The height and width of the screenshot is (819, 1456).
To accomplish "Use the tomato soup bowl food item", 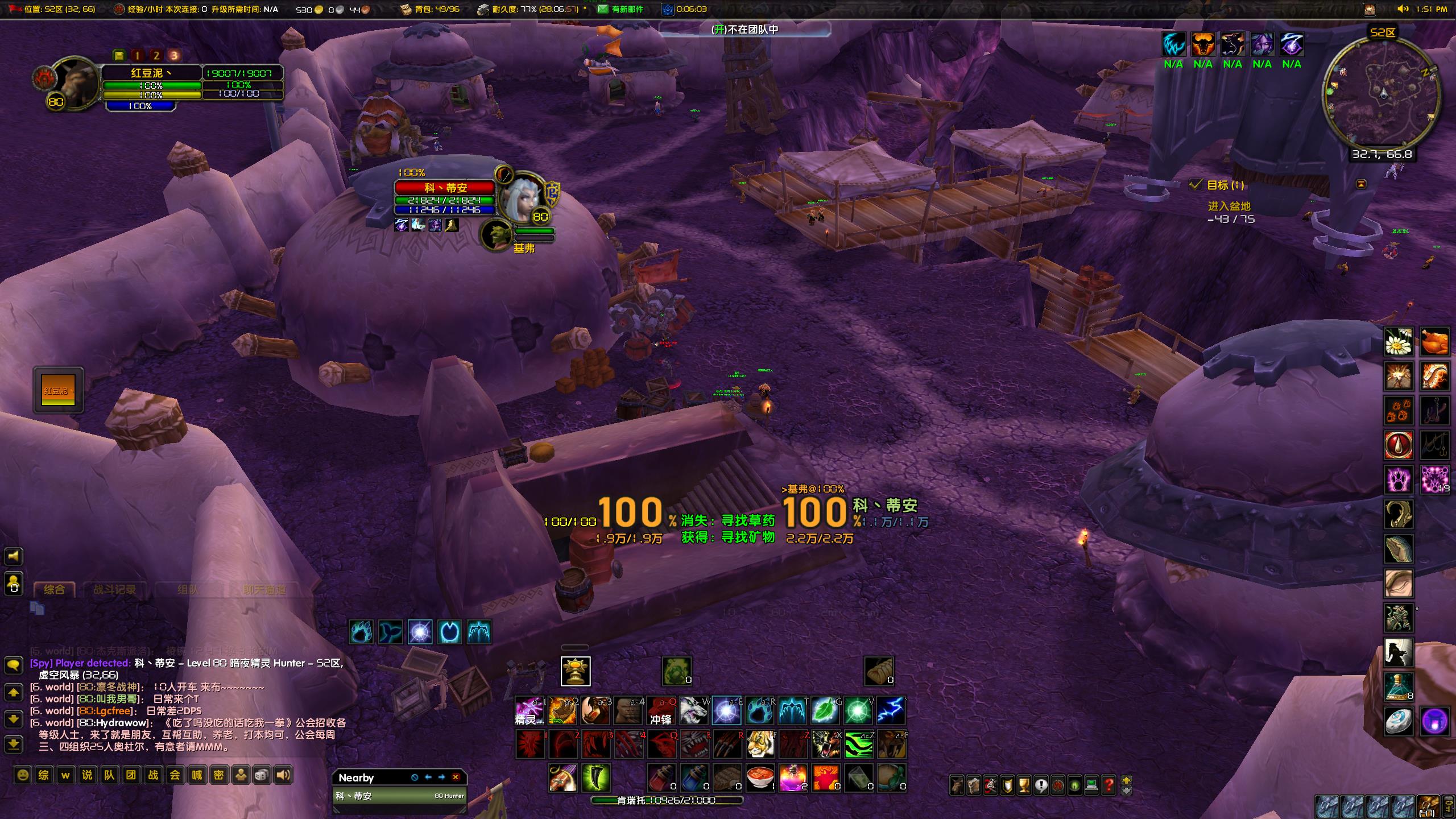I will tap(760, 778).
